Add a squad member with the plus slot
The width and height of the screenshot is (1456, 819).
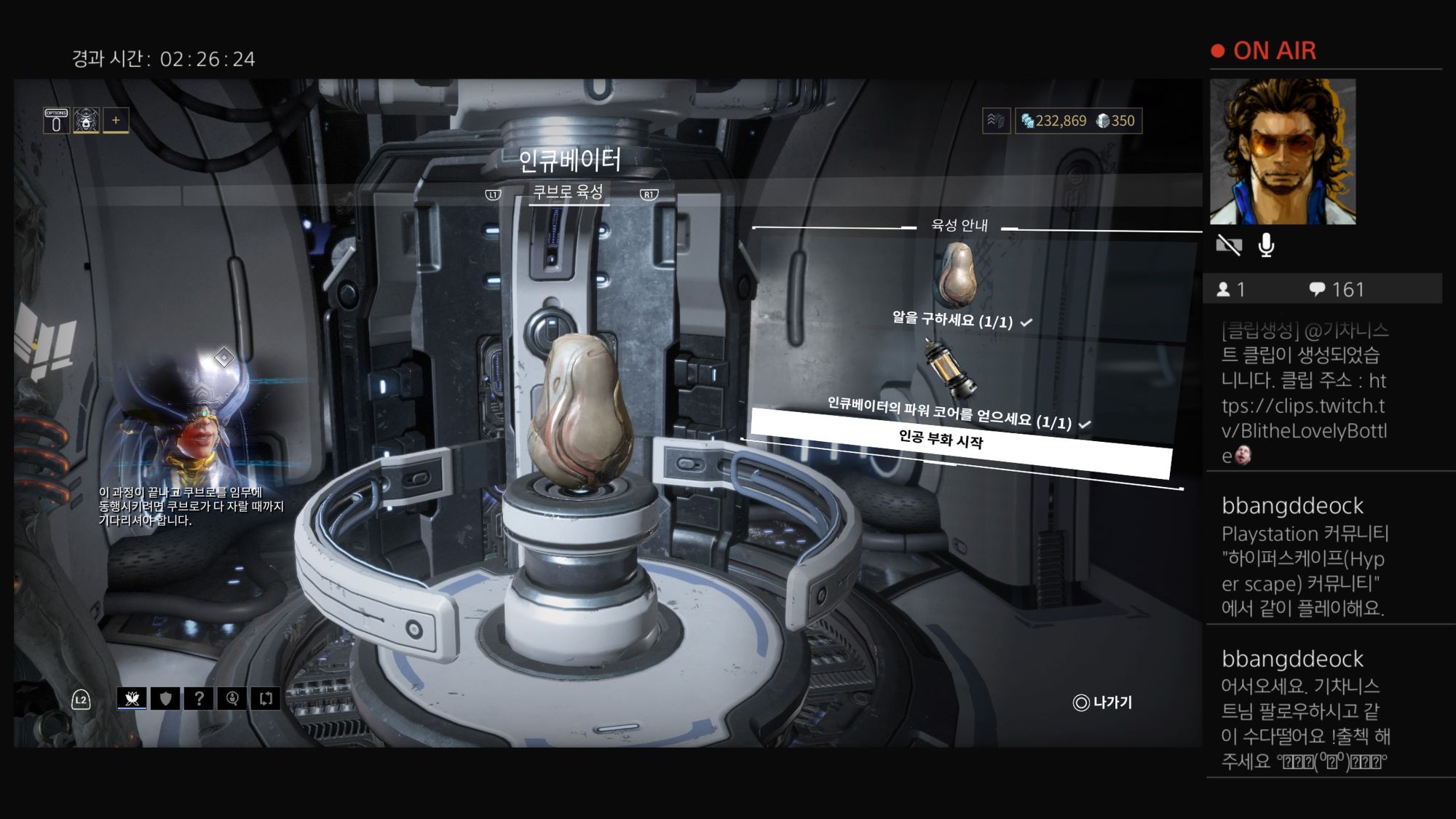pos(116,120)
